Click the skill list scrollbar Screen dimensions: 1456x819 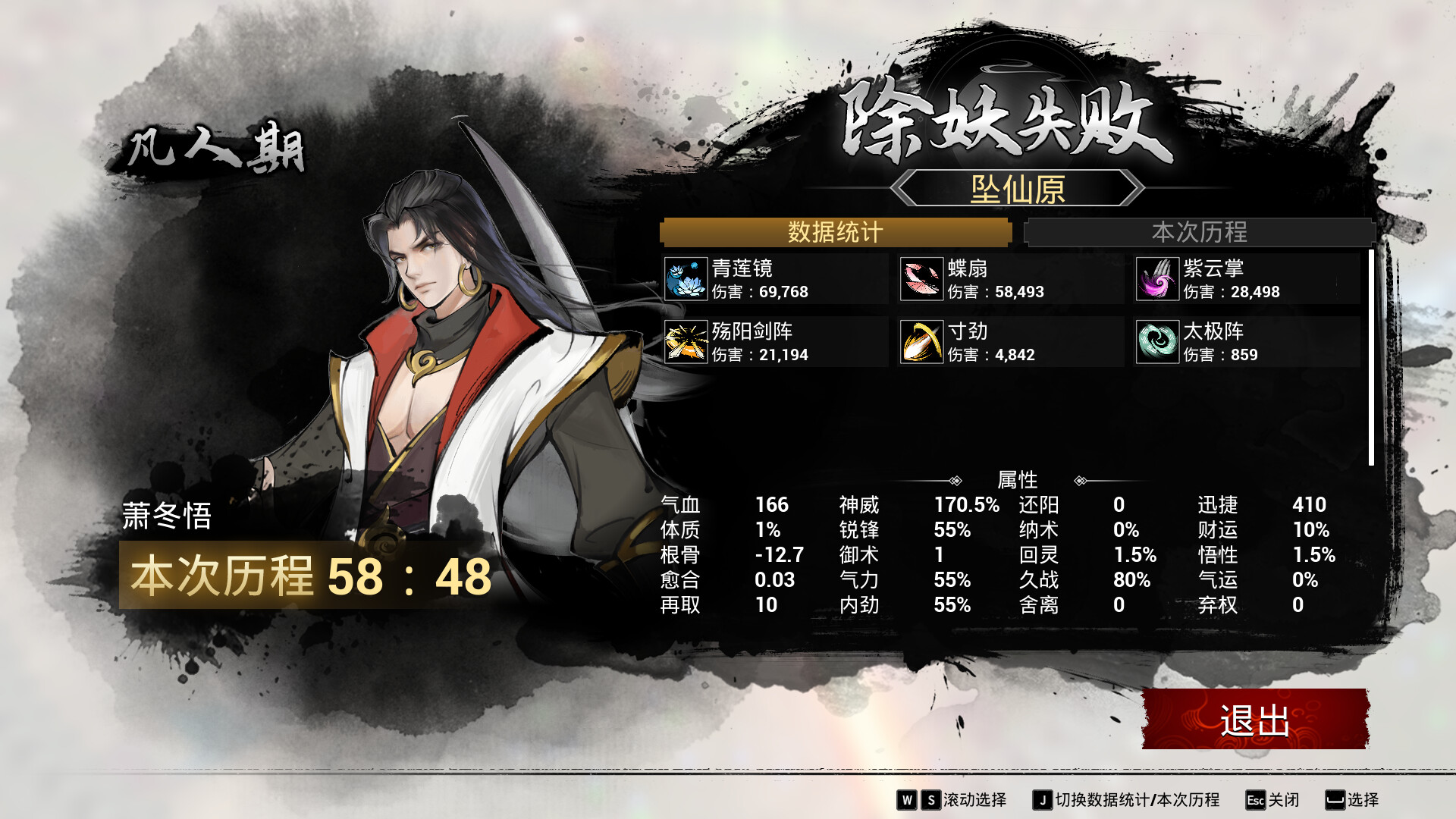1371,358
